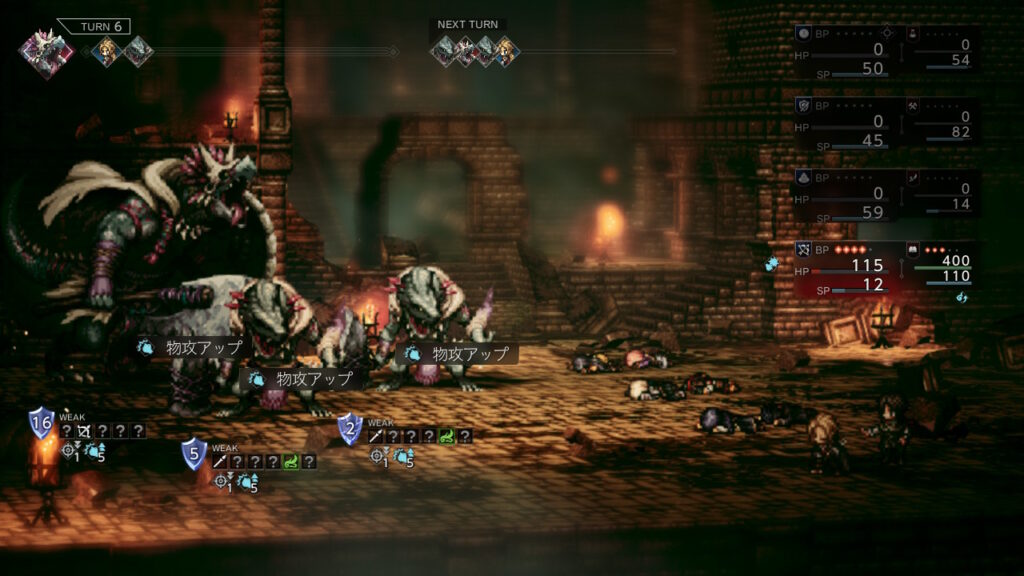The height and width of the screenshot is (576, 1024).
Task: Click the blonde character portrait under NEXT TURN
Action: pyautogui.click(x=506, y=50)
